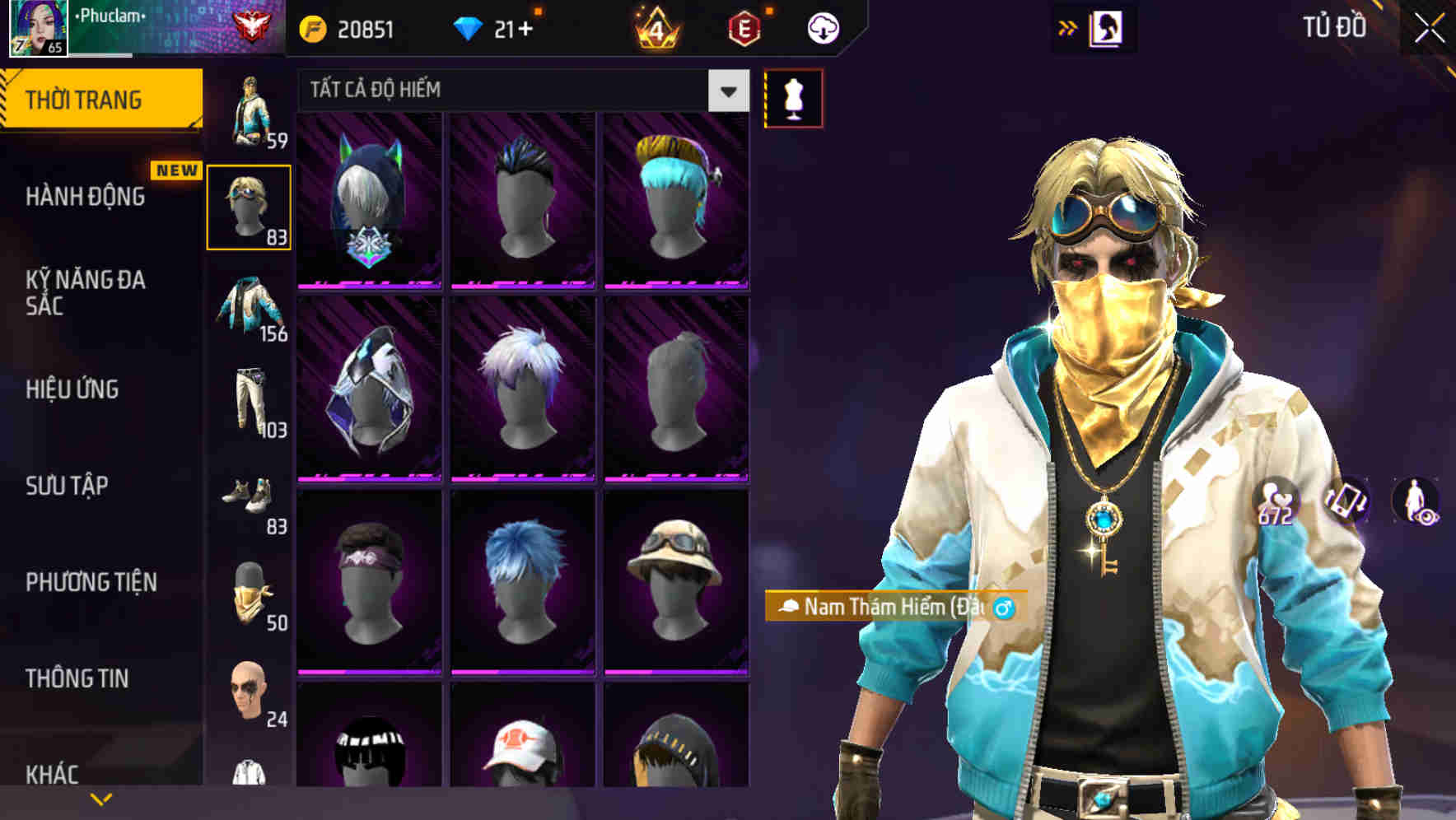Click the double chevron near the wardrobe icon
Image resolution: width=1456 pixels, height=820 pixels.
[1068, 26]
